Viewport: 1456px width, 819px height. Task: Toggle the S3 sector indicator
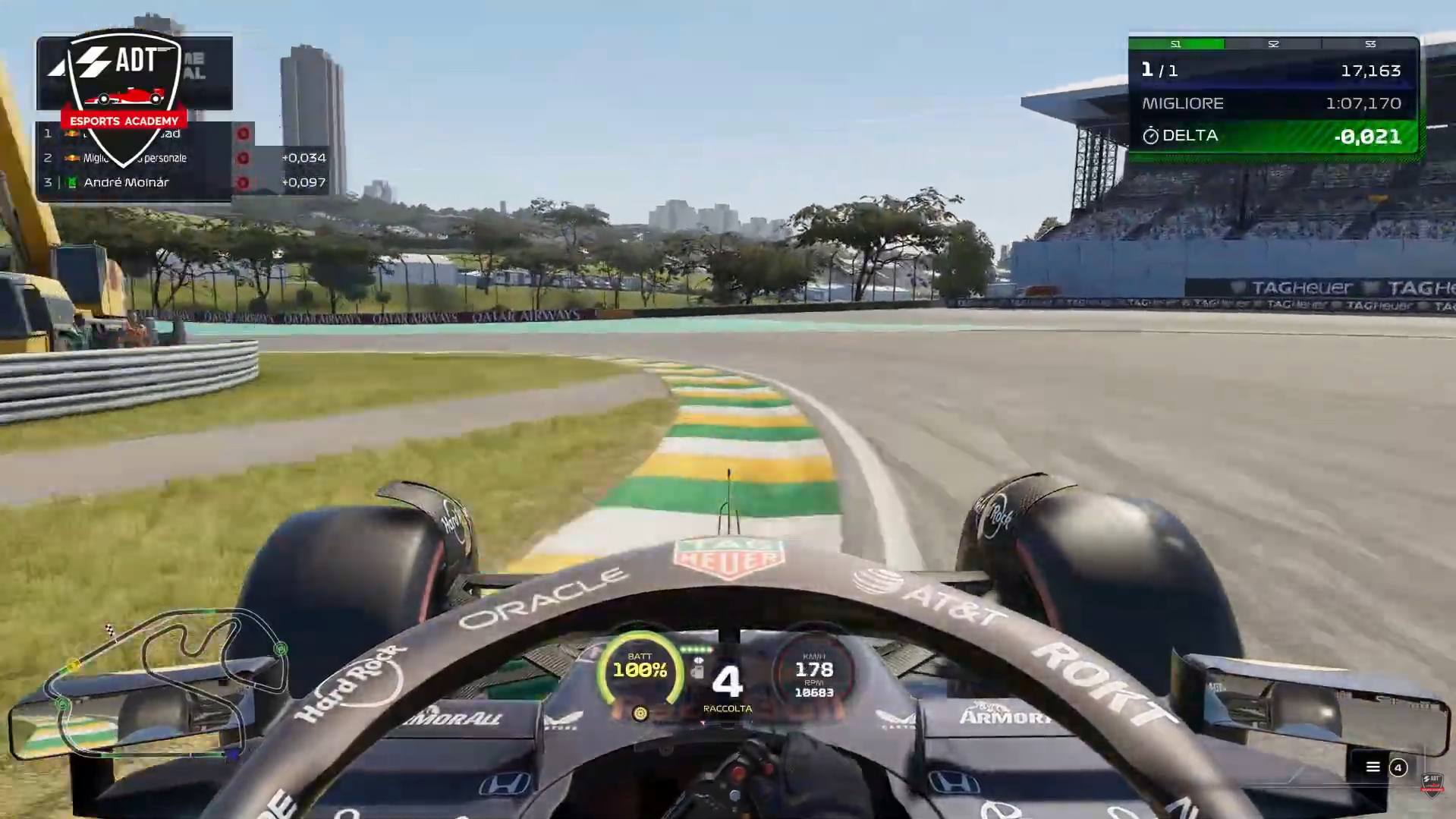click(x=1370, y=44)
